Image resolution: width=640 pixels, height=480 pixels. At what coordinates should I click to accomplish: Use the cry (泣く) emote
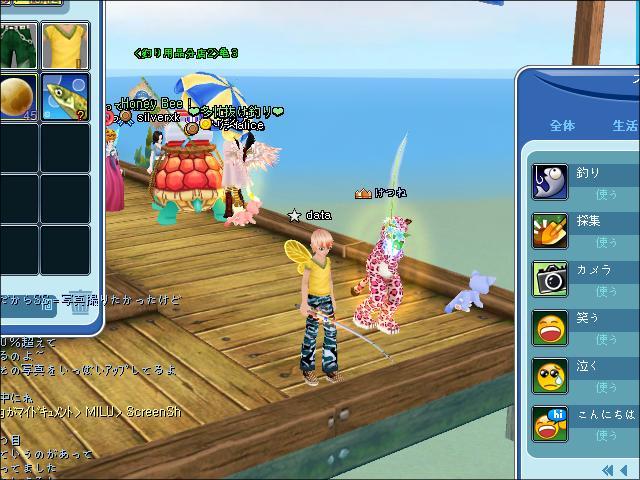pos(550,376)
